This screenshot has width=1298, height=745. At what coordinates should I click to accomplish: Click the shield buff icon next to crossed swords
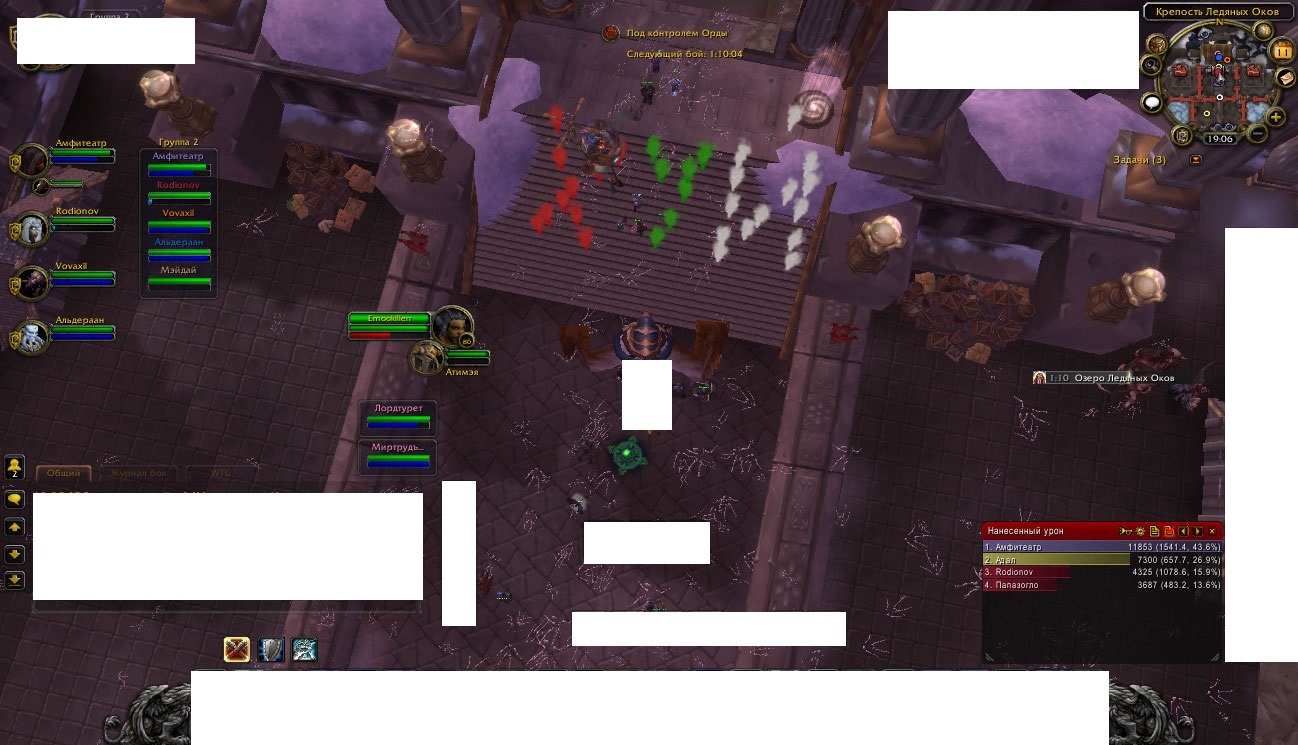(270, 651)
